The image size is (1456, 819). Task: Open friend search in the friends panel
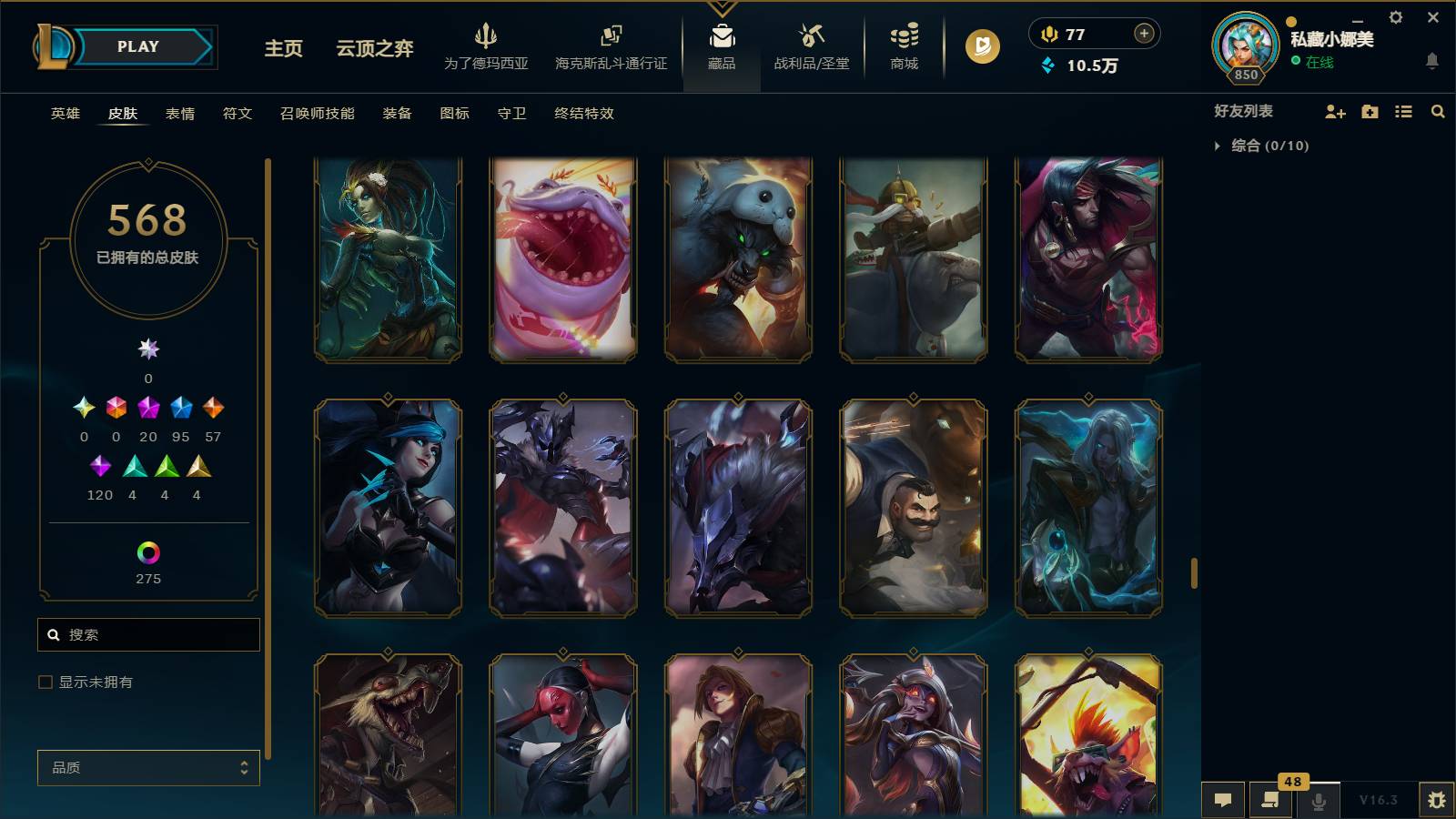click(x=1438, y=111)
